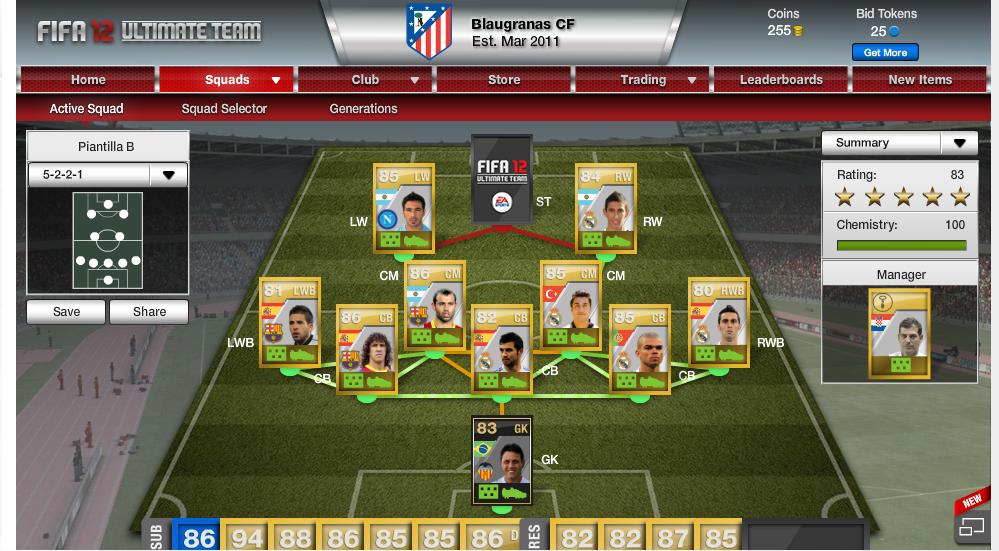999x551 pixels.
Task: Select the empty ST card slot
Action: [x=501, y=178]
